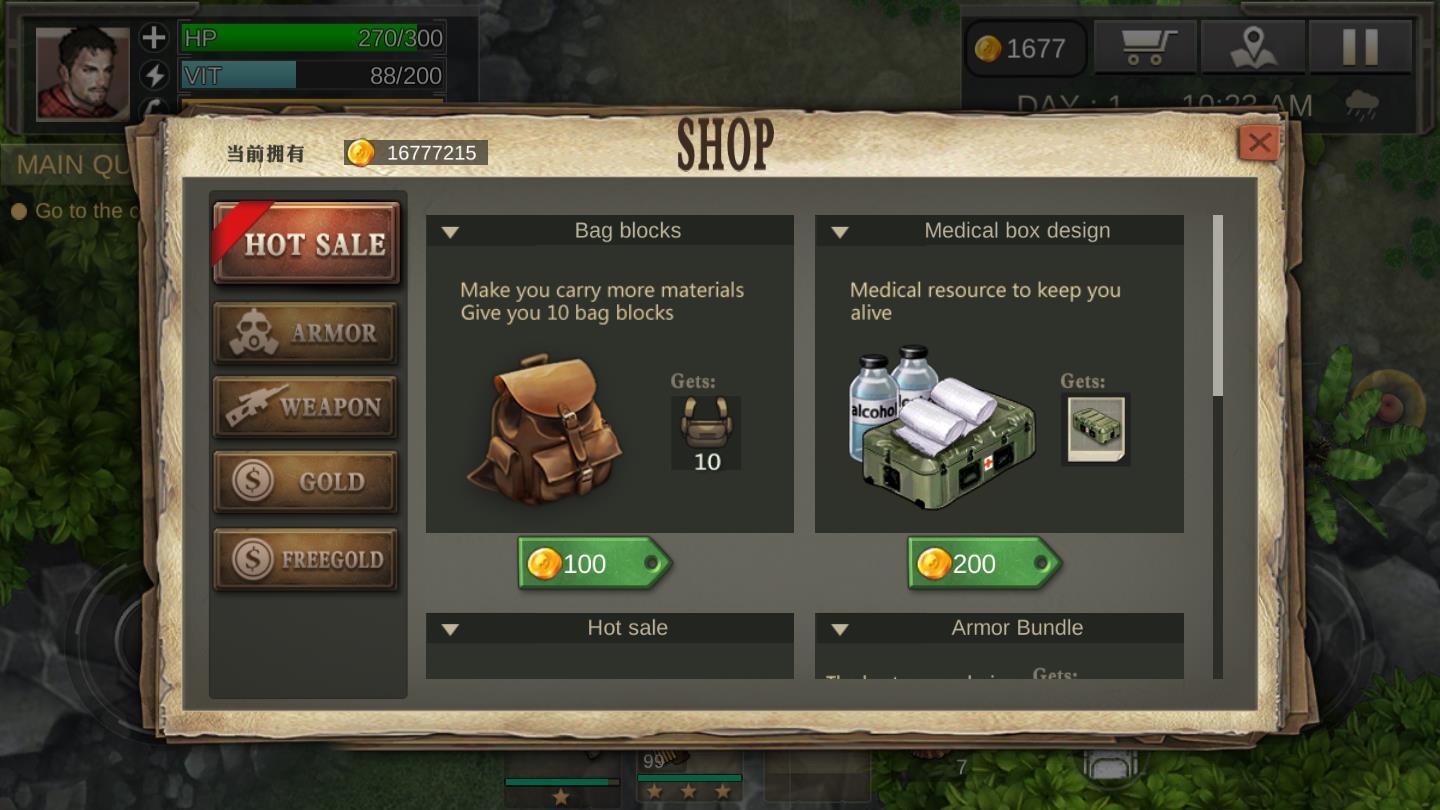Pause the game

point(1359,47)
